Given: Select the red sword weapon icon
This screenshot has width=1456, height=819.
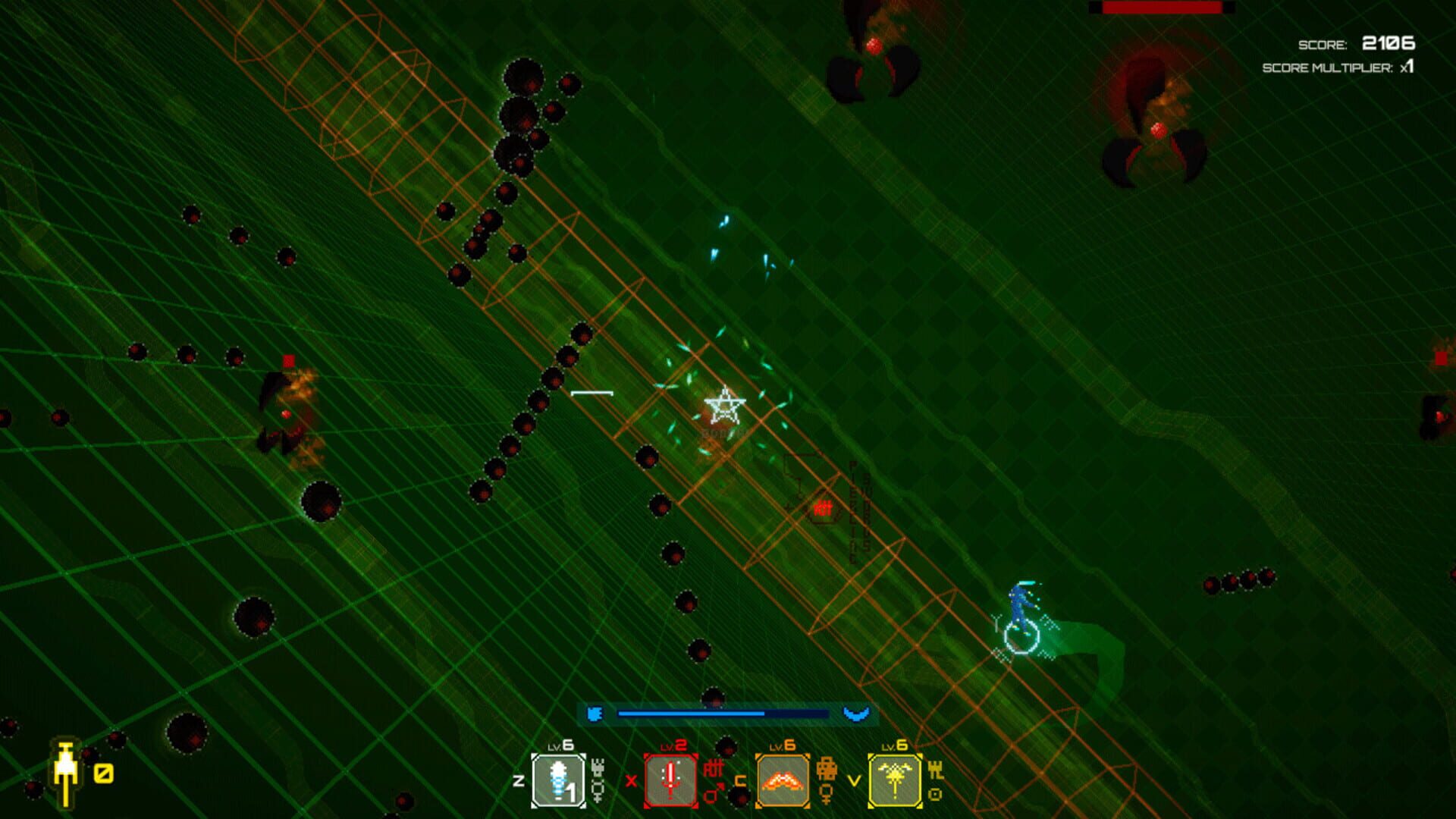Looking at the screenshot, I should click(671, 780).
